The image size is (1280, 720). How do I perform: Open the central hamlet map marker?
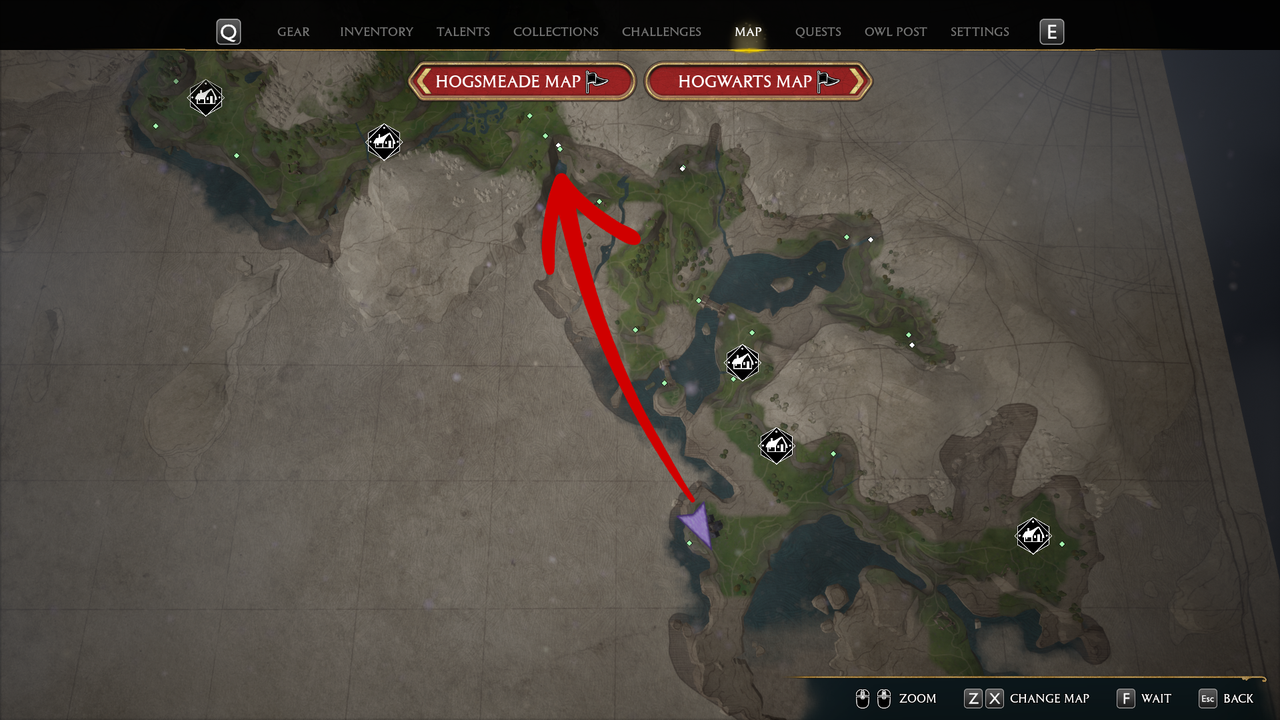tap(742, 362)
